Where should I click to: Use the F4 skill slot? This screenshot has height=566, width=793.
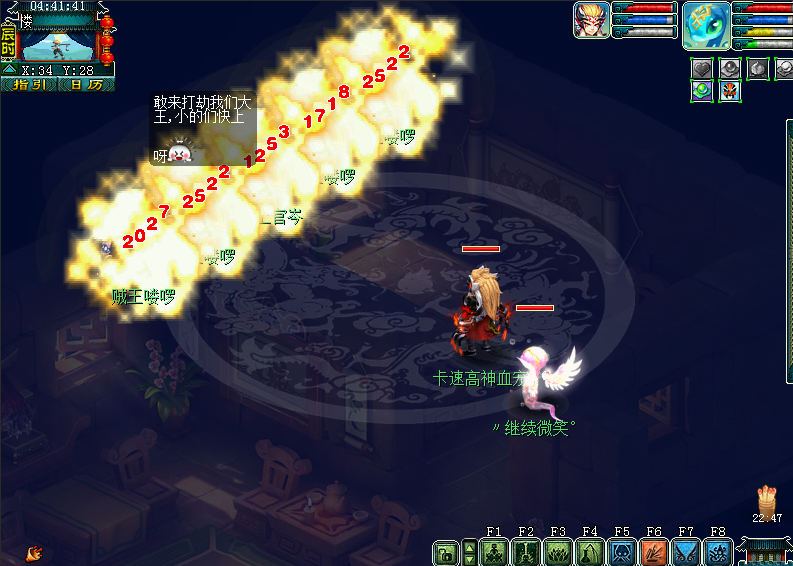tap(590, 552)
